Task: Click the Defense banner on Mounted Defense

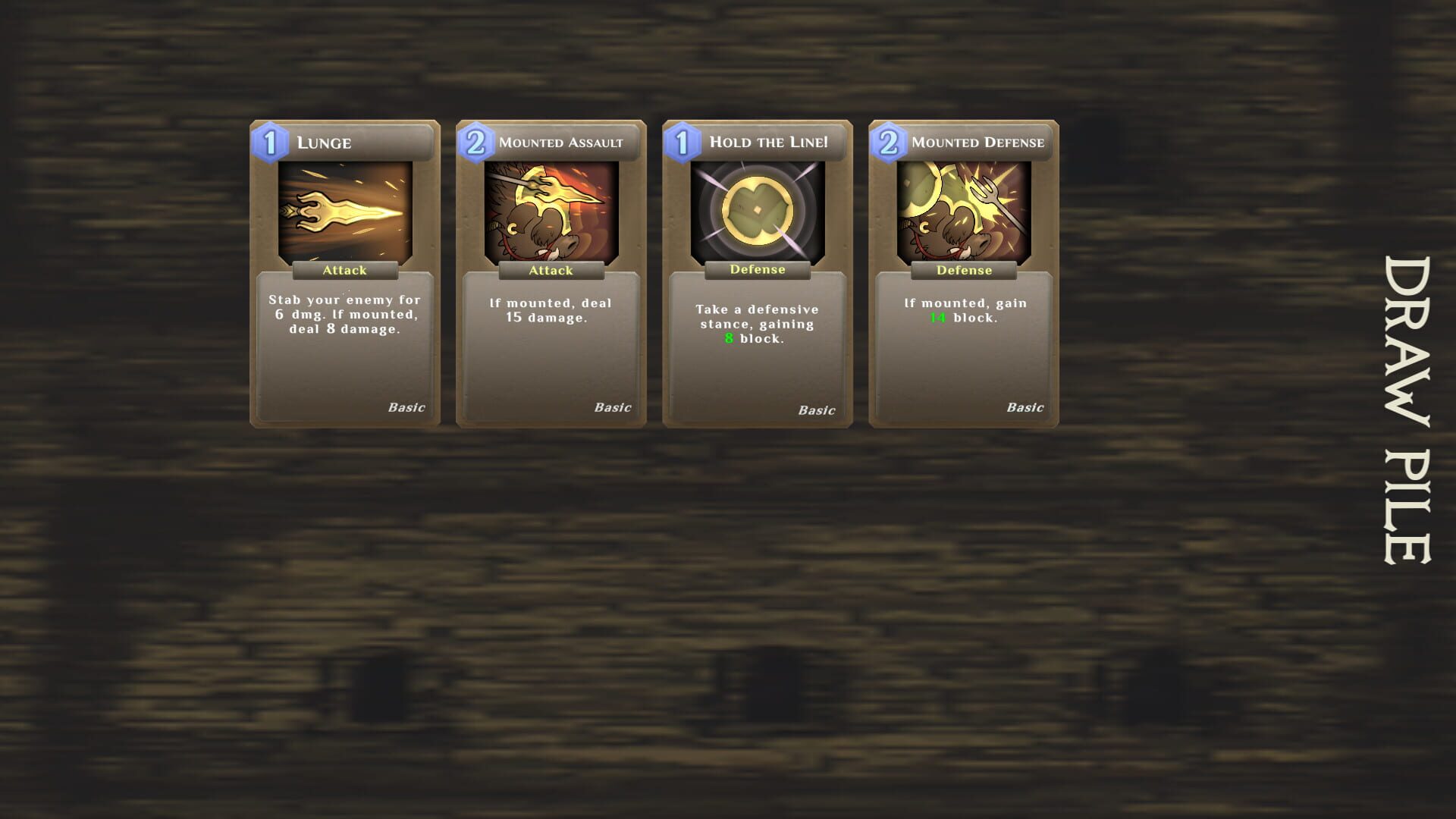Action: click(963, 270)
